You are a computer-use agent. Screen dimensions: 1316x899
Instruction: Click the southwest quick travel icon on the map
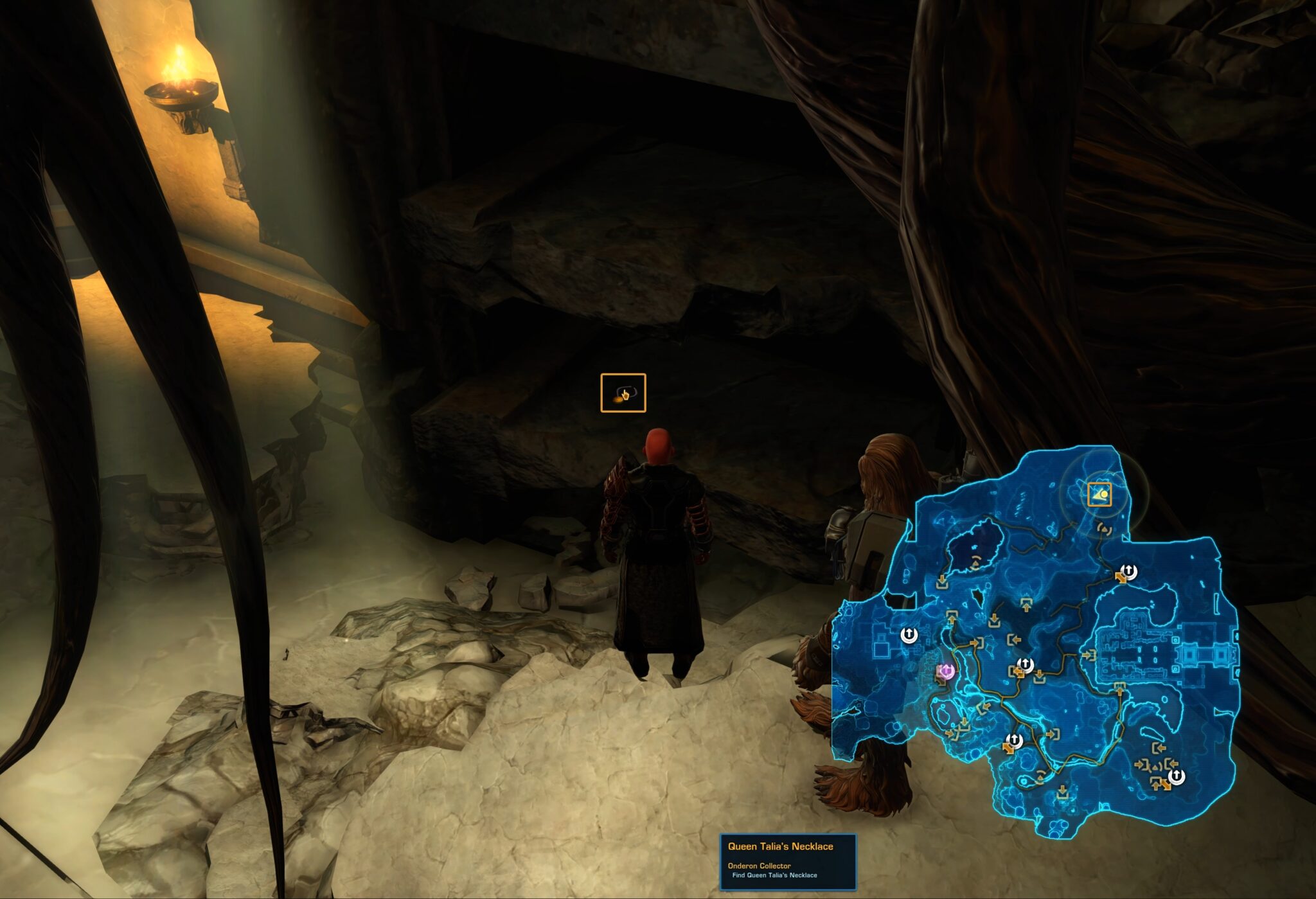1015,740
